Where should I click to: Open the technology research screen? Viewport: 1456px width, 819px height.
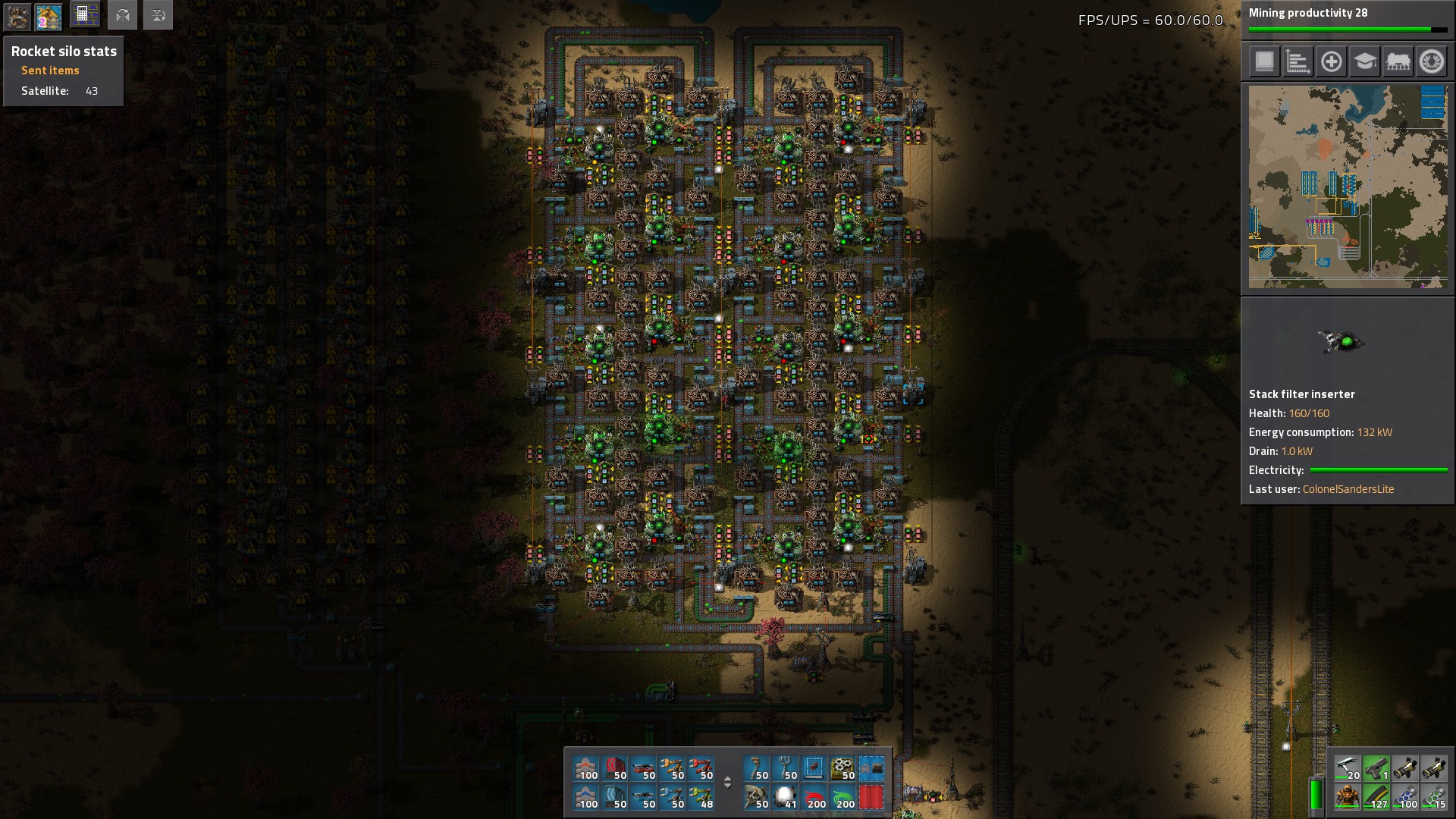pyautogui.click(x=1364, y=61)
